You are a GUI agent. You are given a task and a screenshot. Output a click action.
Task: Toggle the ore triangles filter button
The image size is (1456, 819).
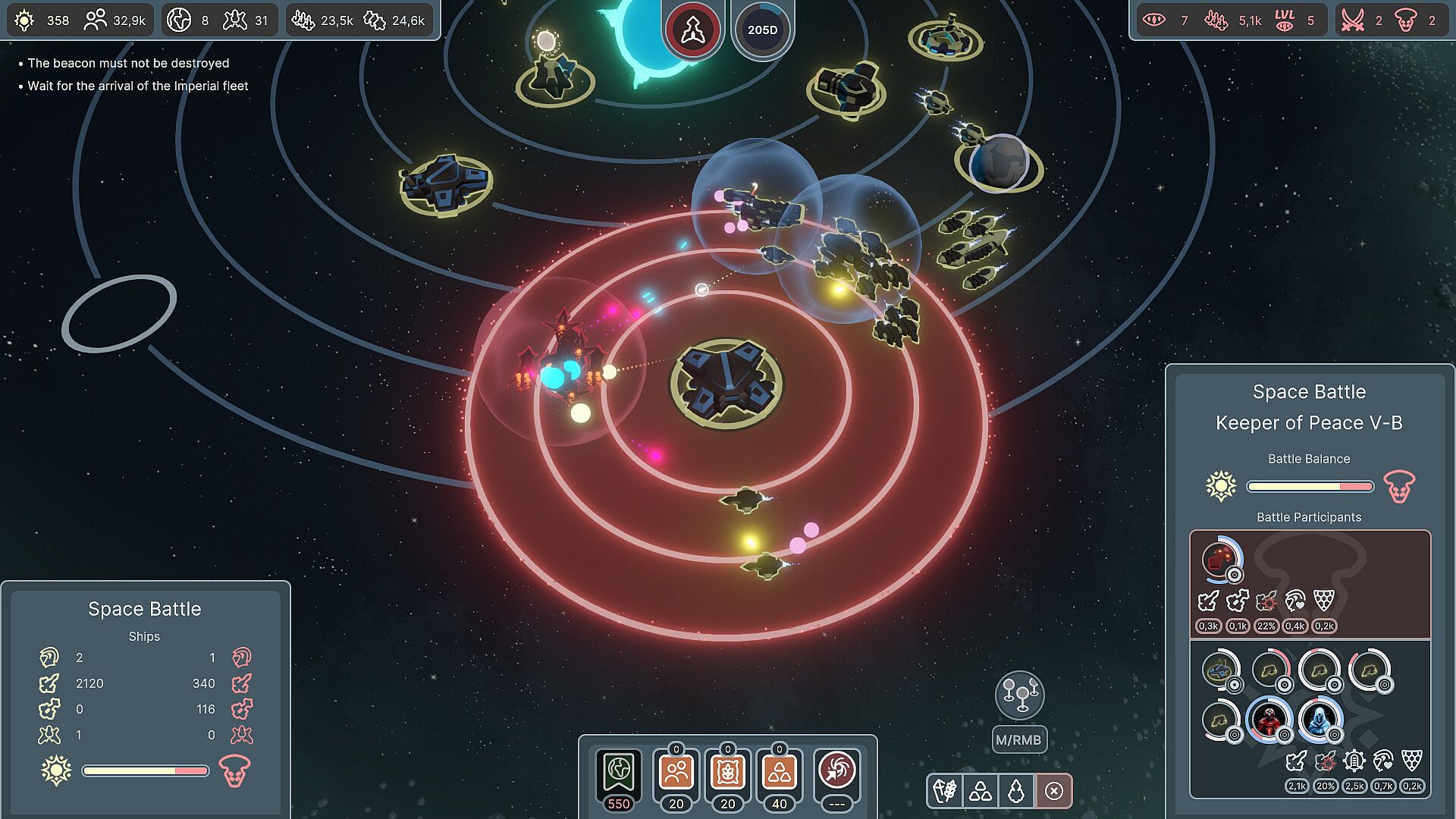981,792
